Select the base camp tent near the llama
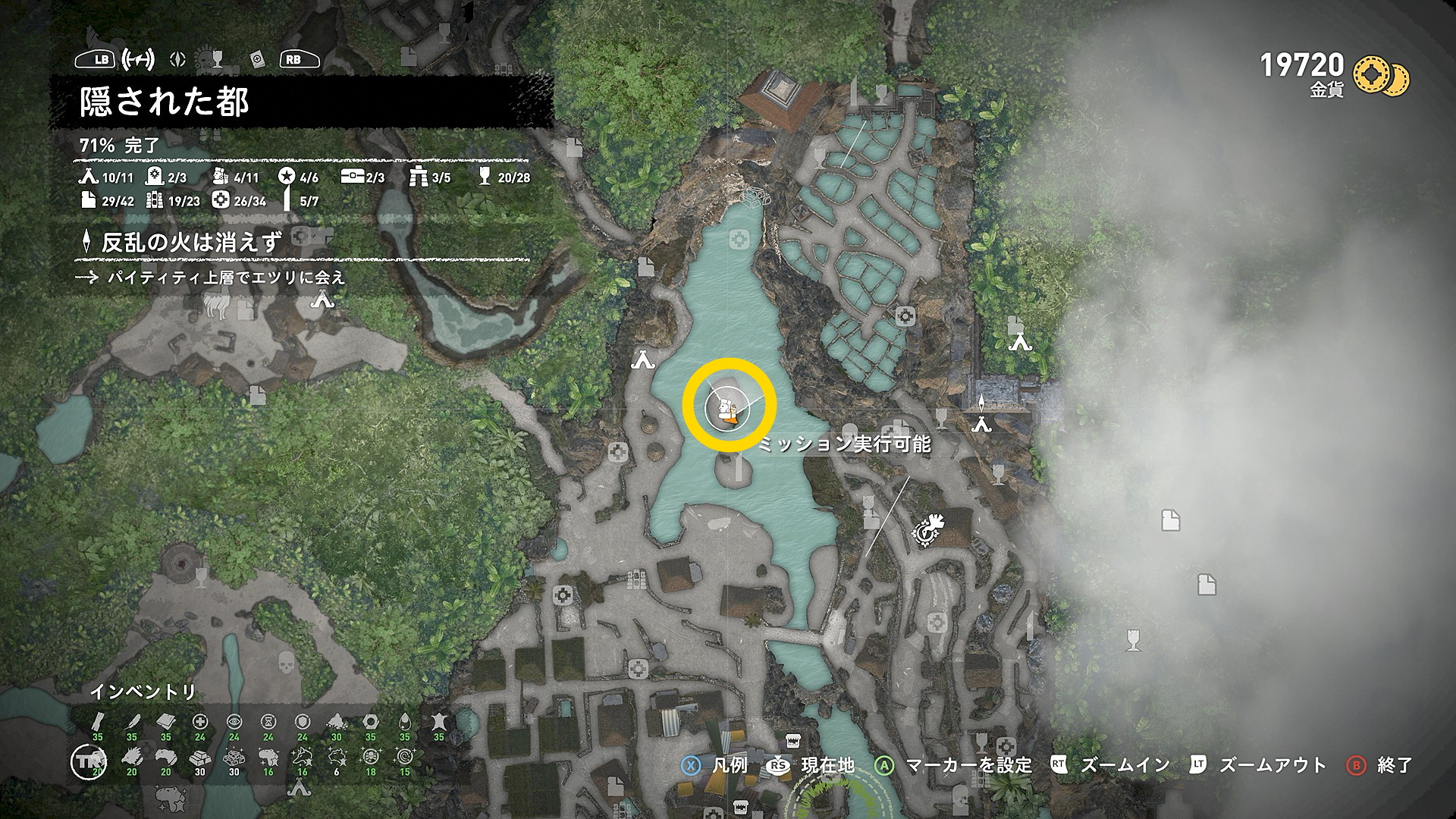This screenshot has height=819, width=1456. pyautogui.click(x=322, y=300)
